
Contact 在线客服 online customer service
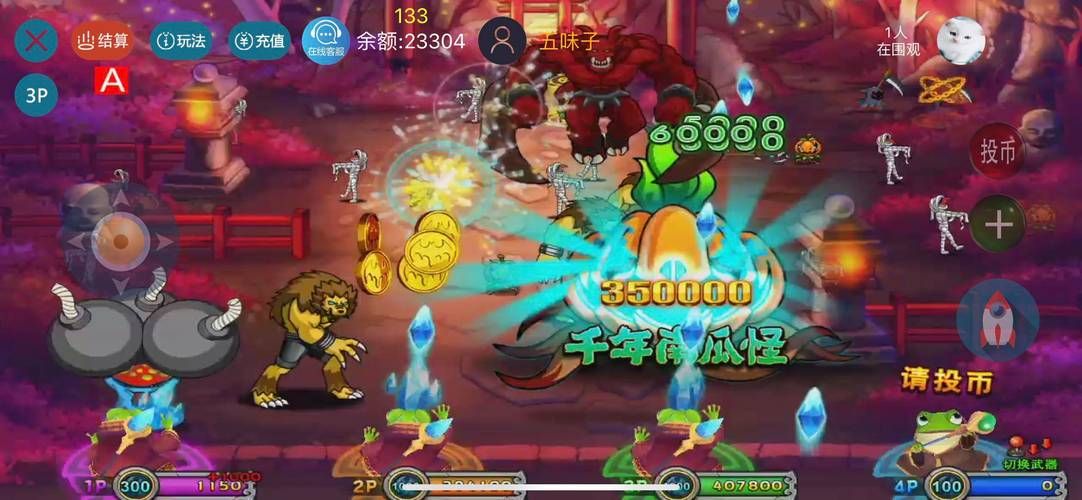pos(325,41)
